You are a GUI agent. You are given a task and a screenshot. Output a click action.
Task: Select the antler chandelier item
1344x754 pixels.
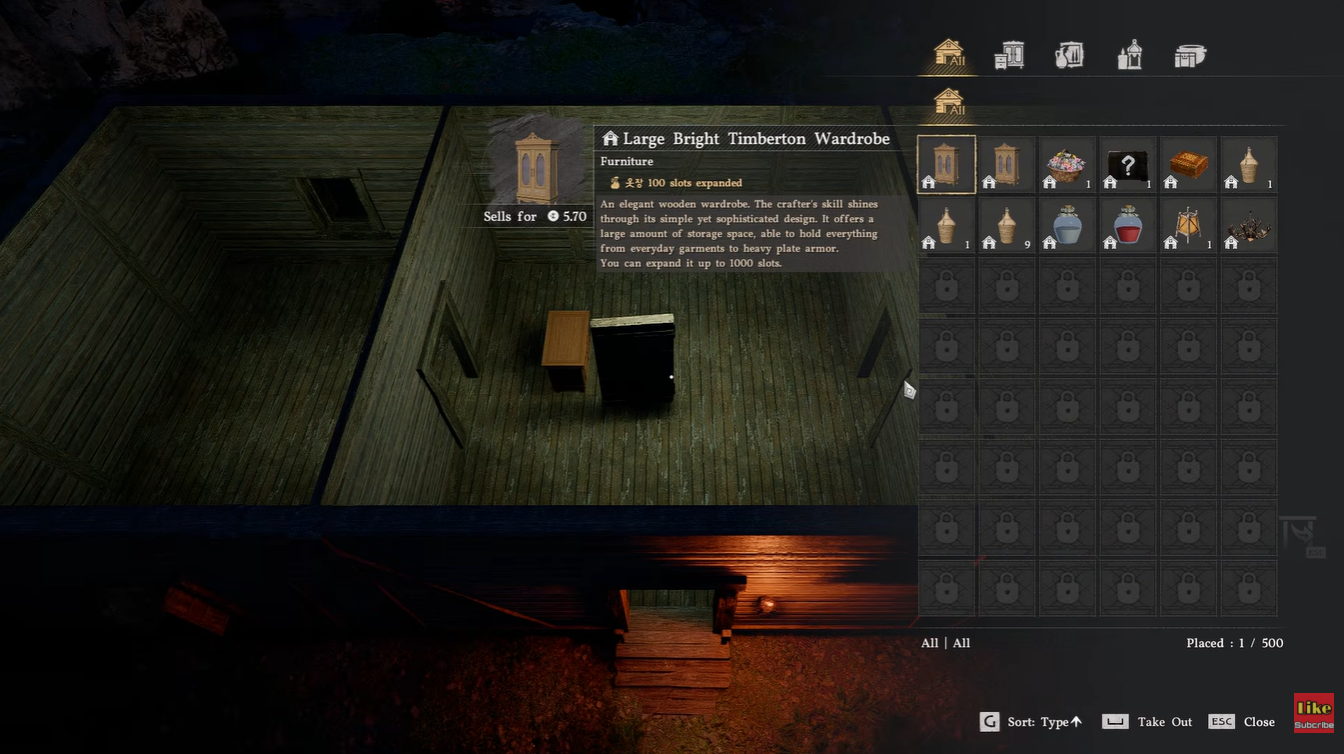pos(1247,224)
